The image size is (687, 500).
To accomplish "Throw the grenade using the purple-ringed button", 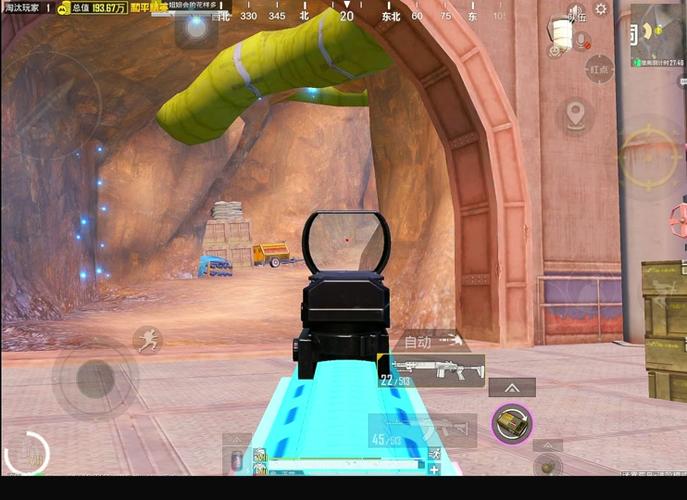I will click(512, 424).
